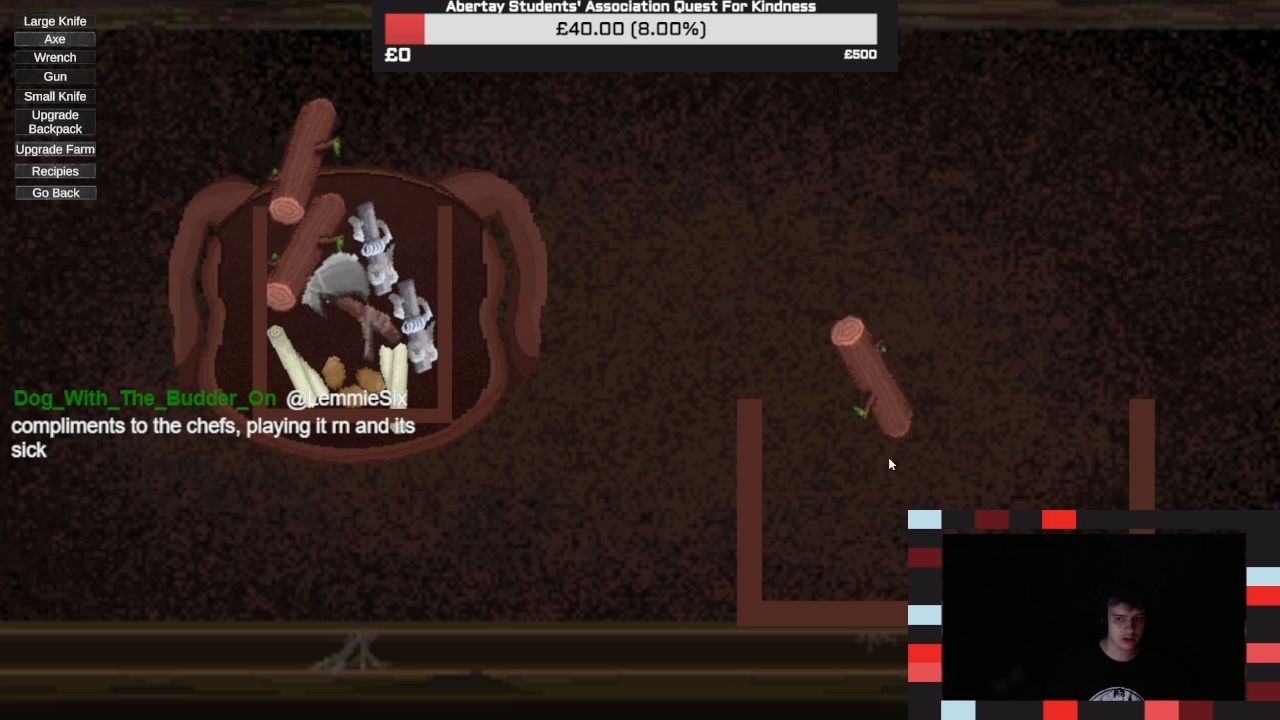Click Upgrade Backpack
The height and width of the screenshot is (720, 1280).
point(55,122)
